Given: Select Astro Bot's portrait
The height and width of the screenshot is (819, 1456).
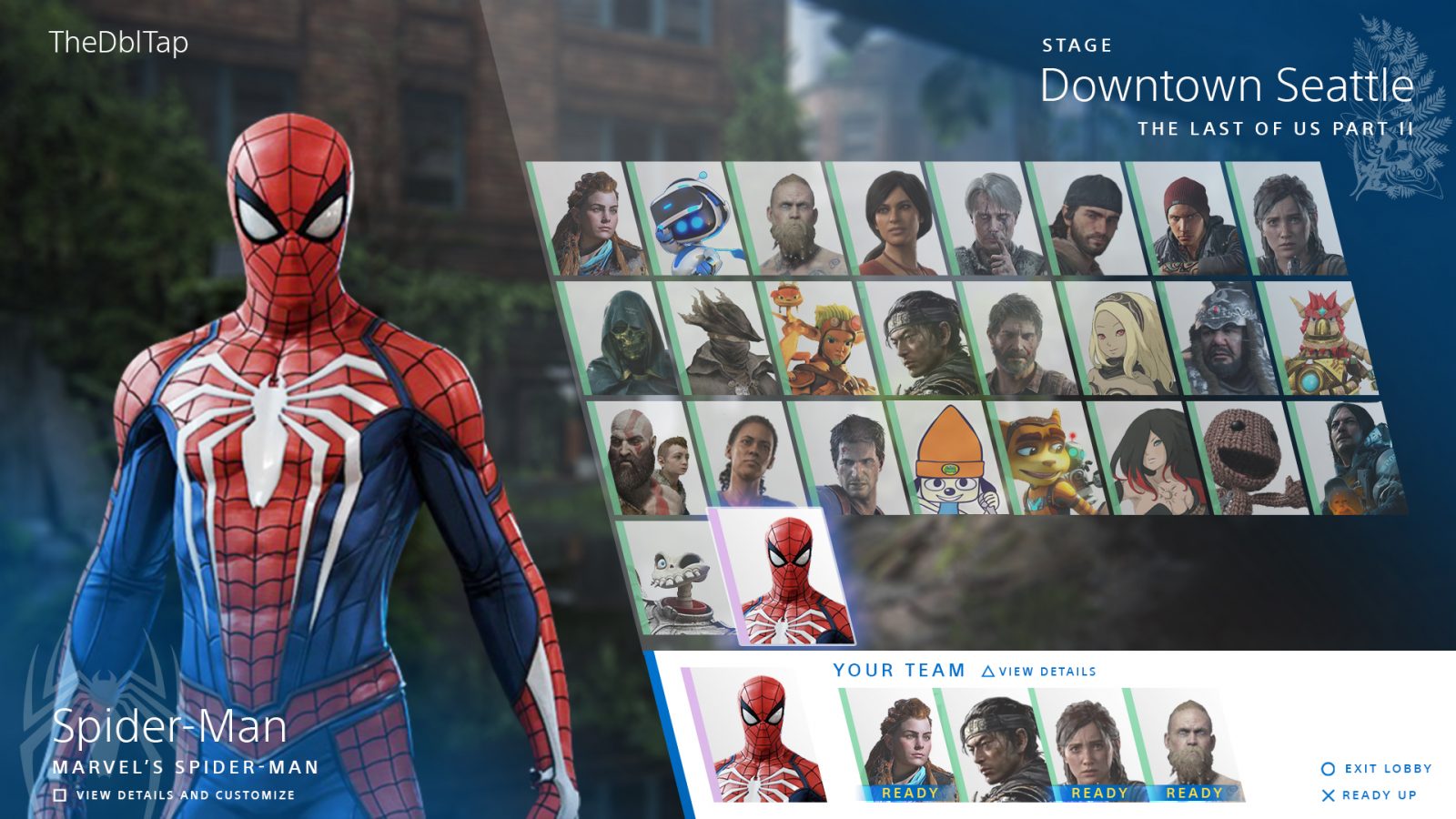Looking at the screenshot, I should coord(692,223).
